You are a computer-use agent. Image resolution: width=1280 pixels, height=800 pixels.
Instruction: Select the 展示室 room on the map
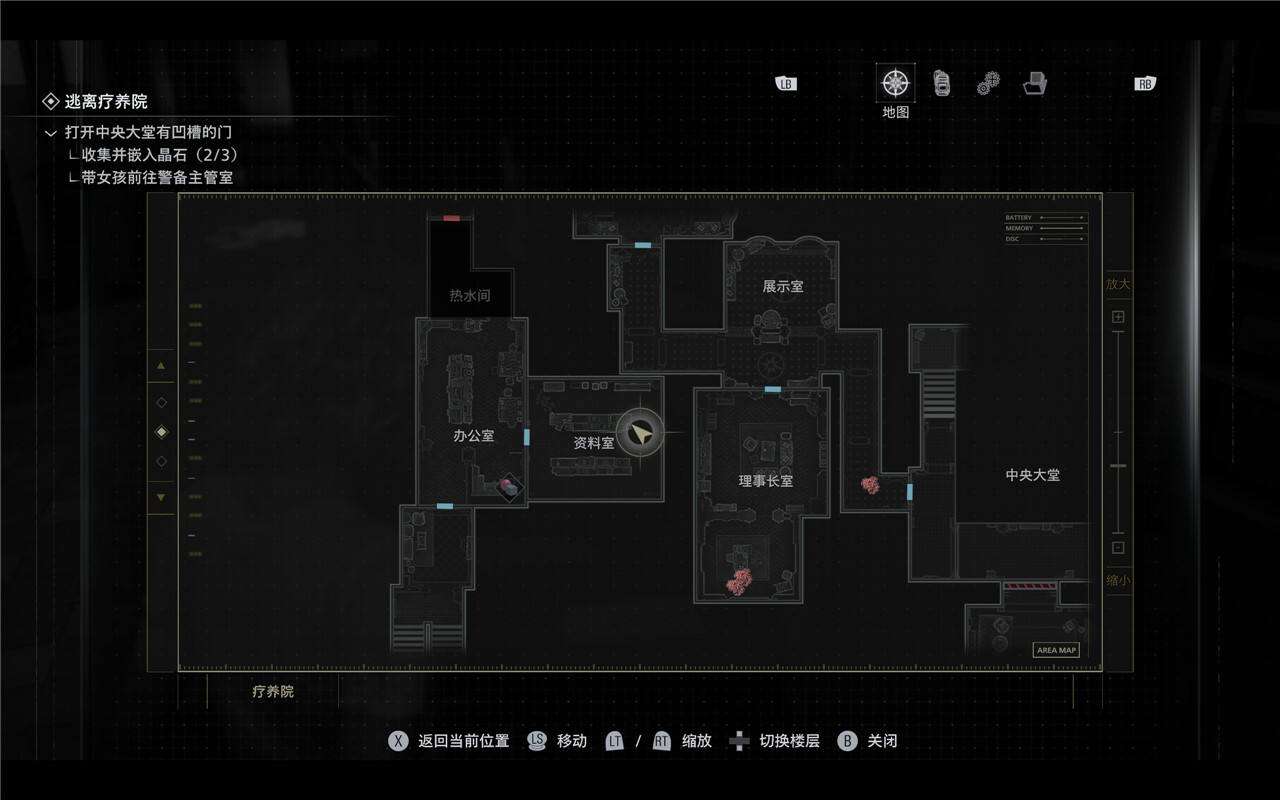[782, 287]
